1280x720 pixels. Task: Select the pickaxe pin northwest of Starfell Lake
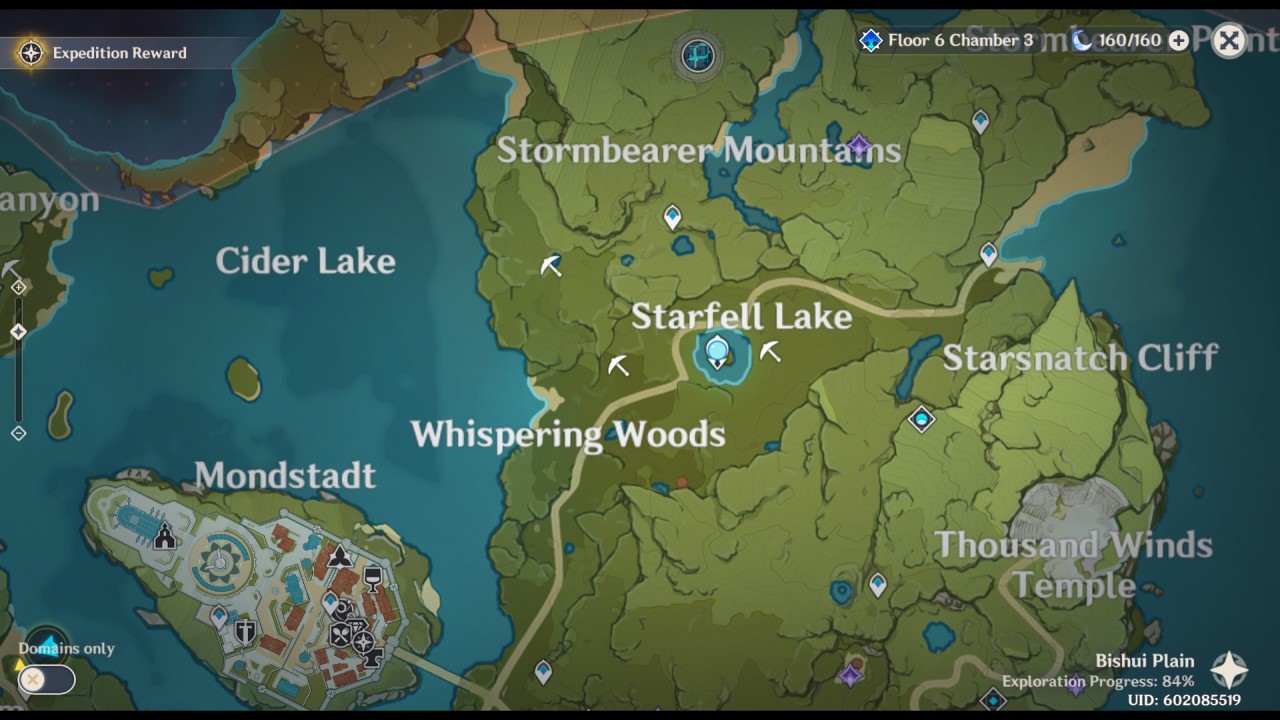549,265
